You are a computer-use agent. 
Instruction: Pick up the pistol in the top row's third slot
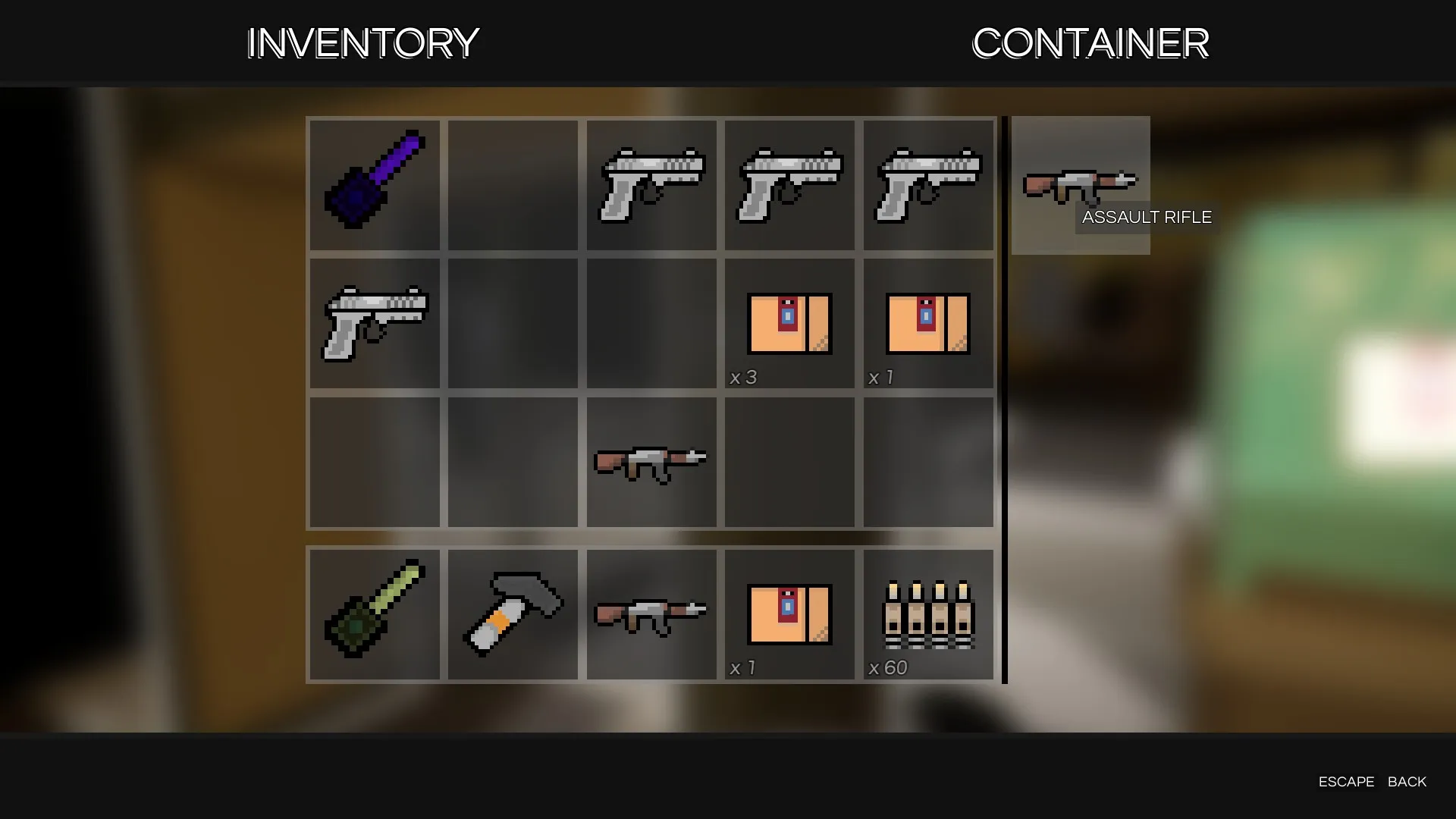coord(651,184)
